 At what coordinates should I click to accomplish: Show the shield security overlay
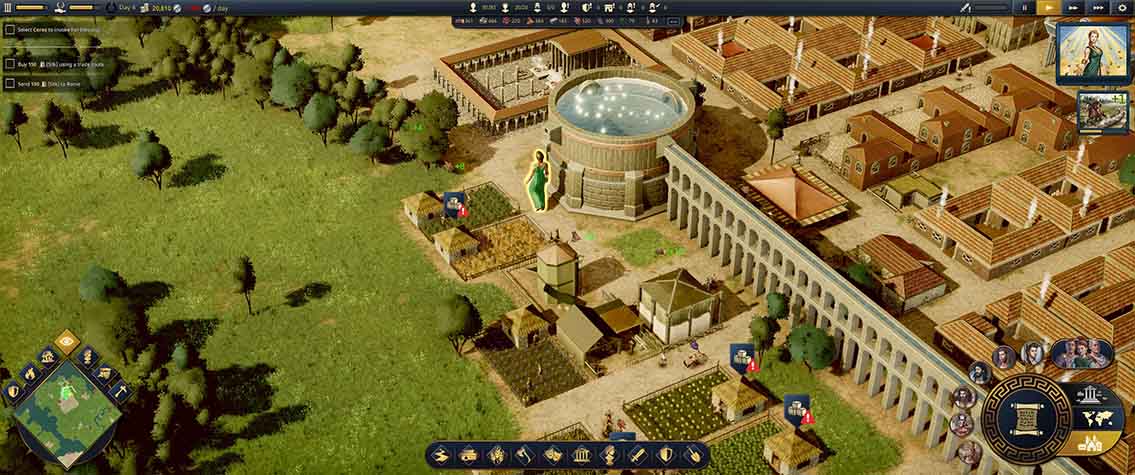point(12,391)
